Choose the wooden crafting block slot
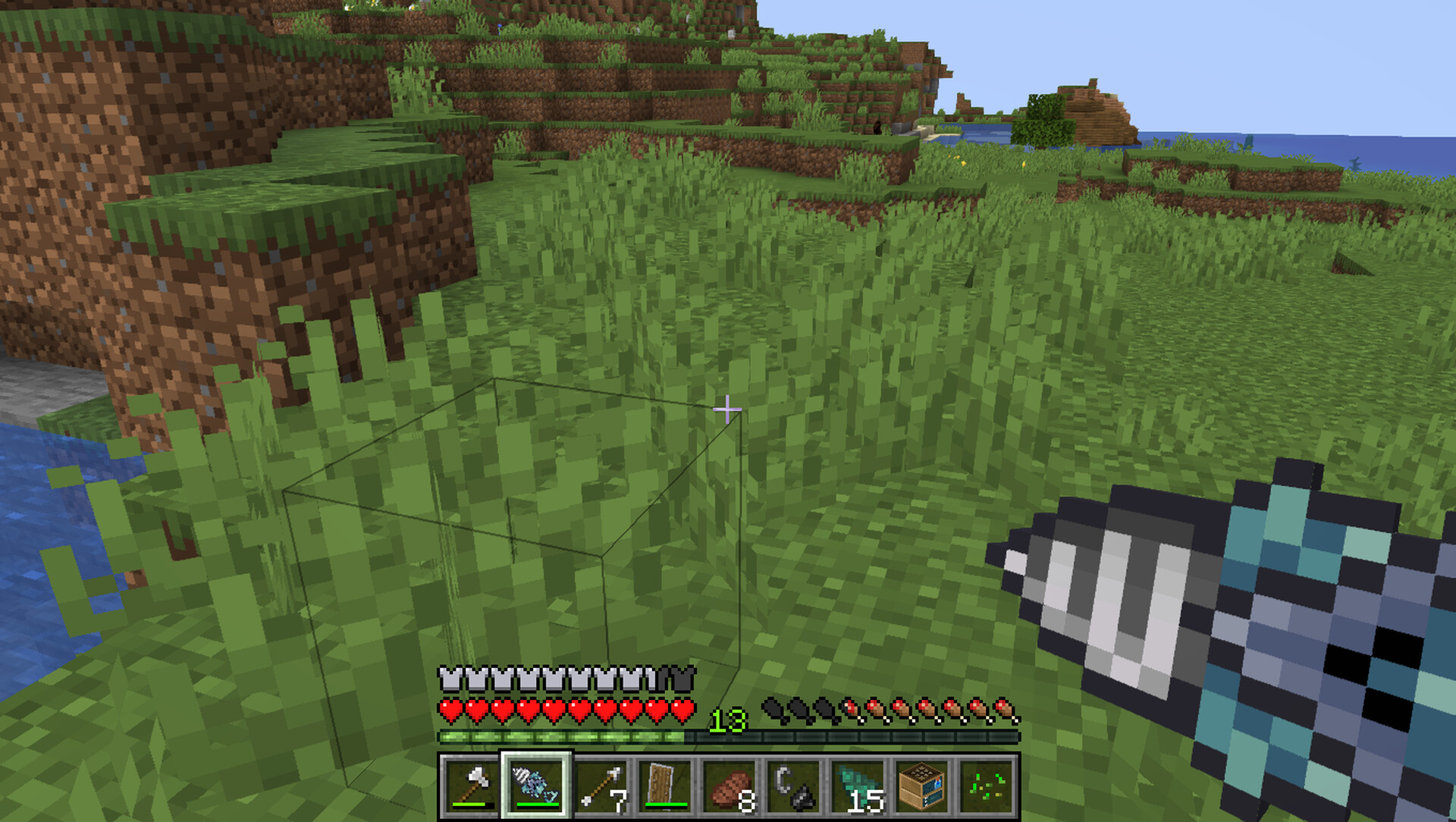Viewport: 1456px width, 822px height. point(923,786)
